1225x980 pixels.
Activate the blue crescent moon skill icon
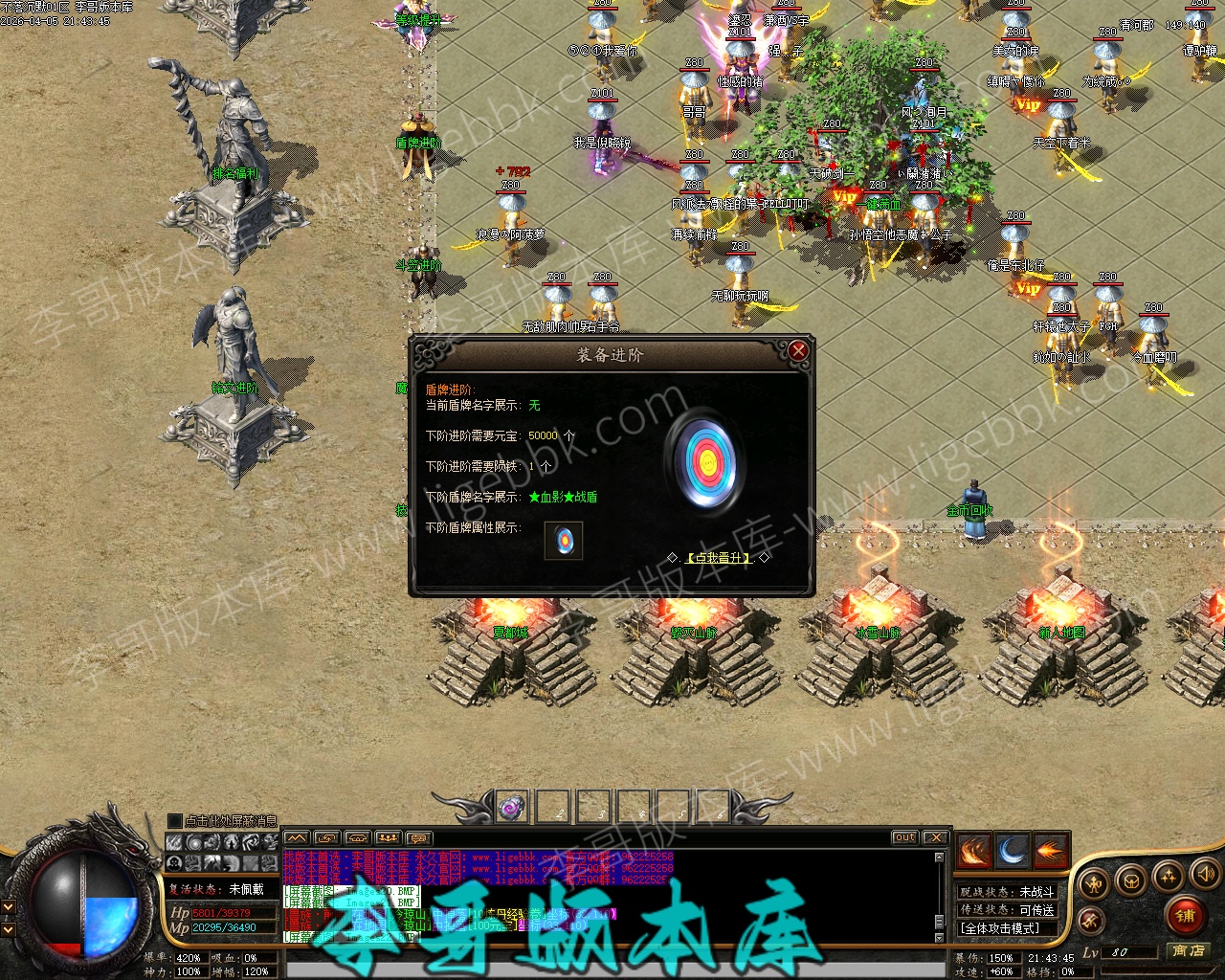(x=1012, y=851)
